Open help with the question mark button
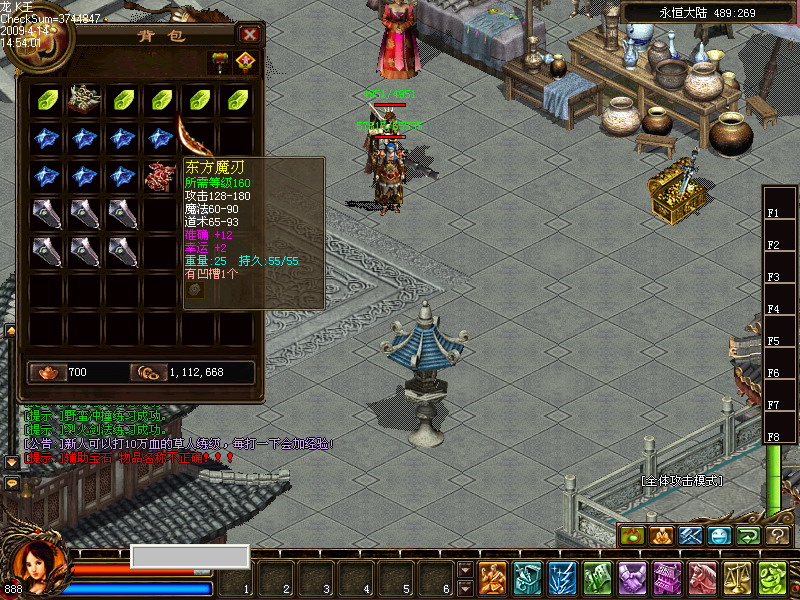 tap(778, 536)
